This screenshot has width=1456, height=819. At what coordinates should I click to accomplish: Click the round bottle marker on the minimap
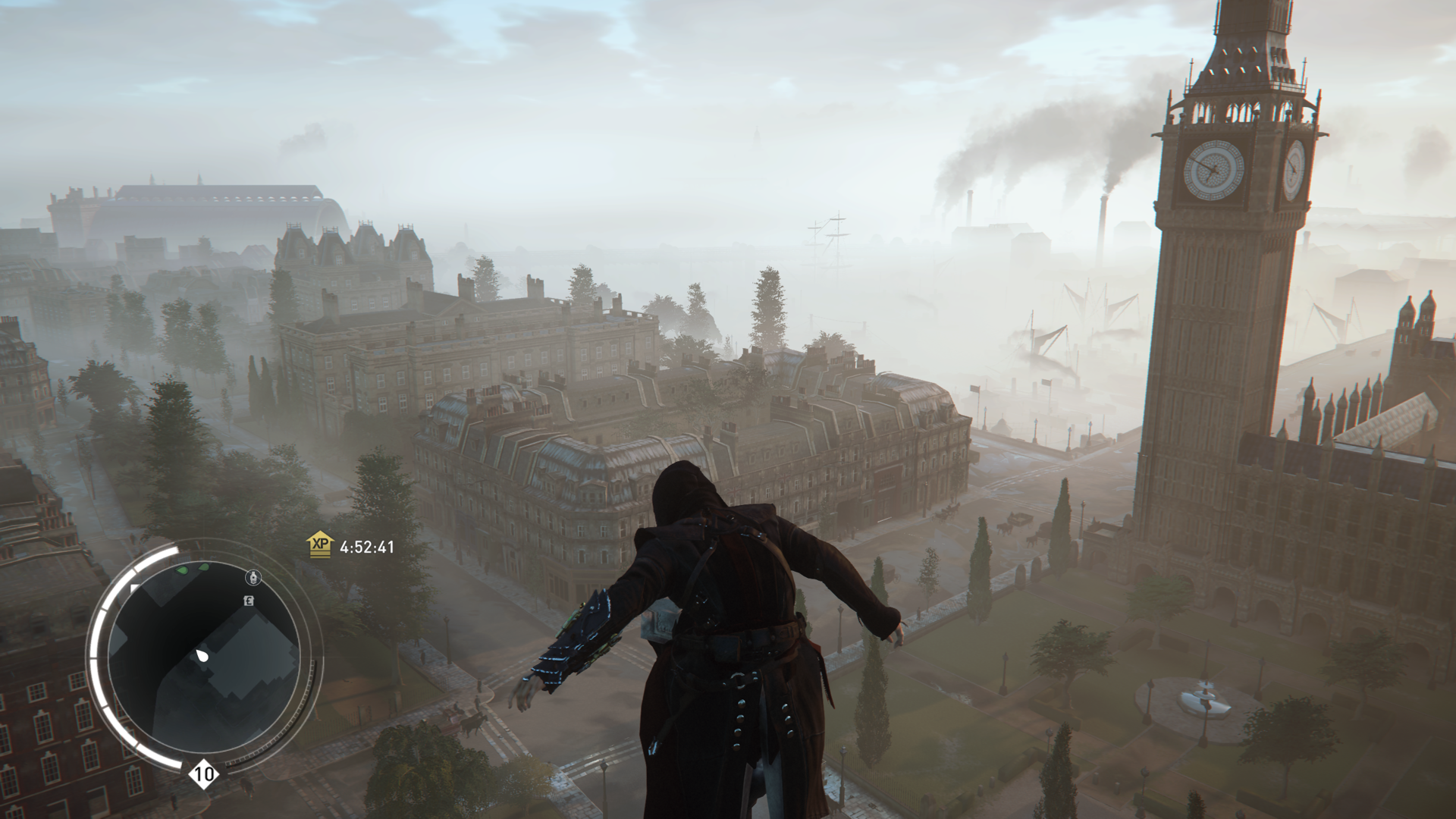253,579
